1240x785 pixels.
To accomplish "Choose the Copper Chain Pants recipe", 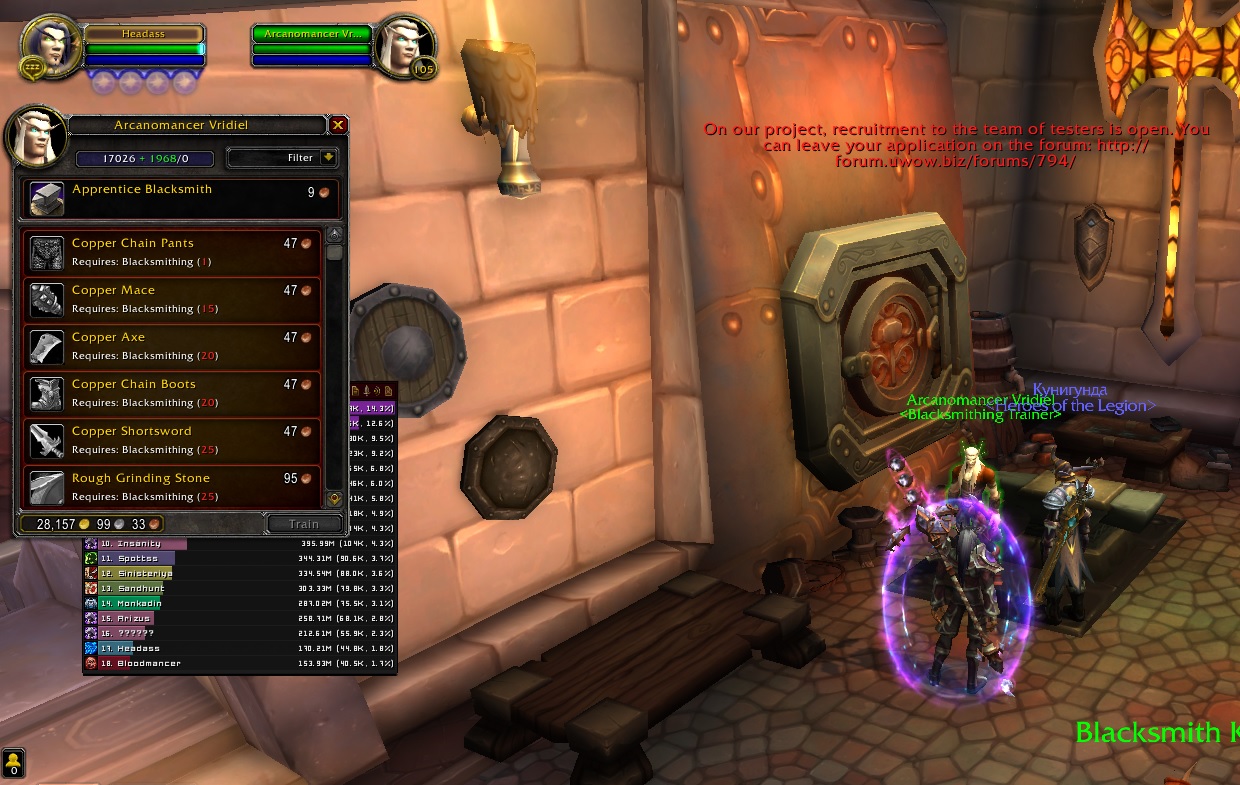I will coord(170,252).
